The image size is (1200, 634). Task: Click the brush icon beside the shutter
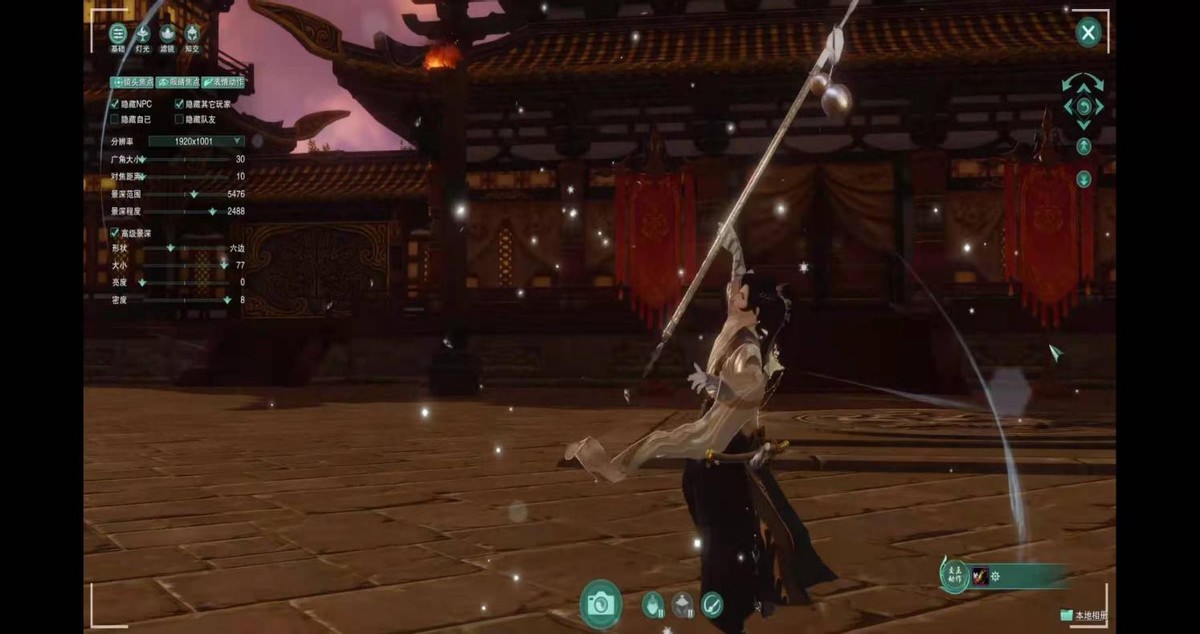pyautogui.click(x=712, y=604)
